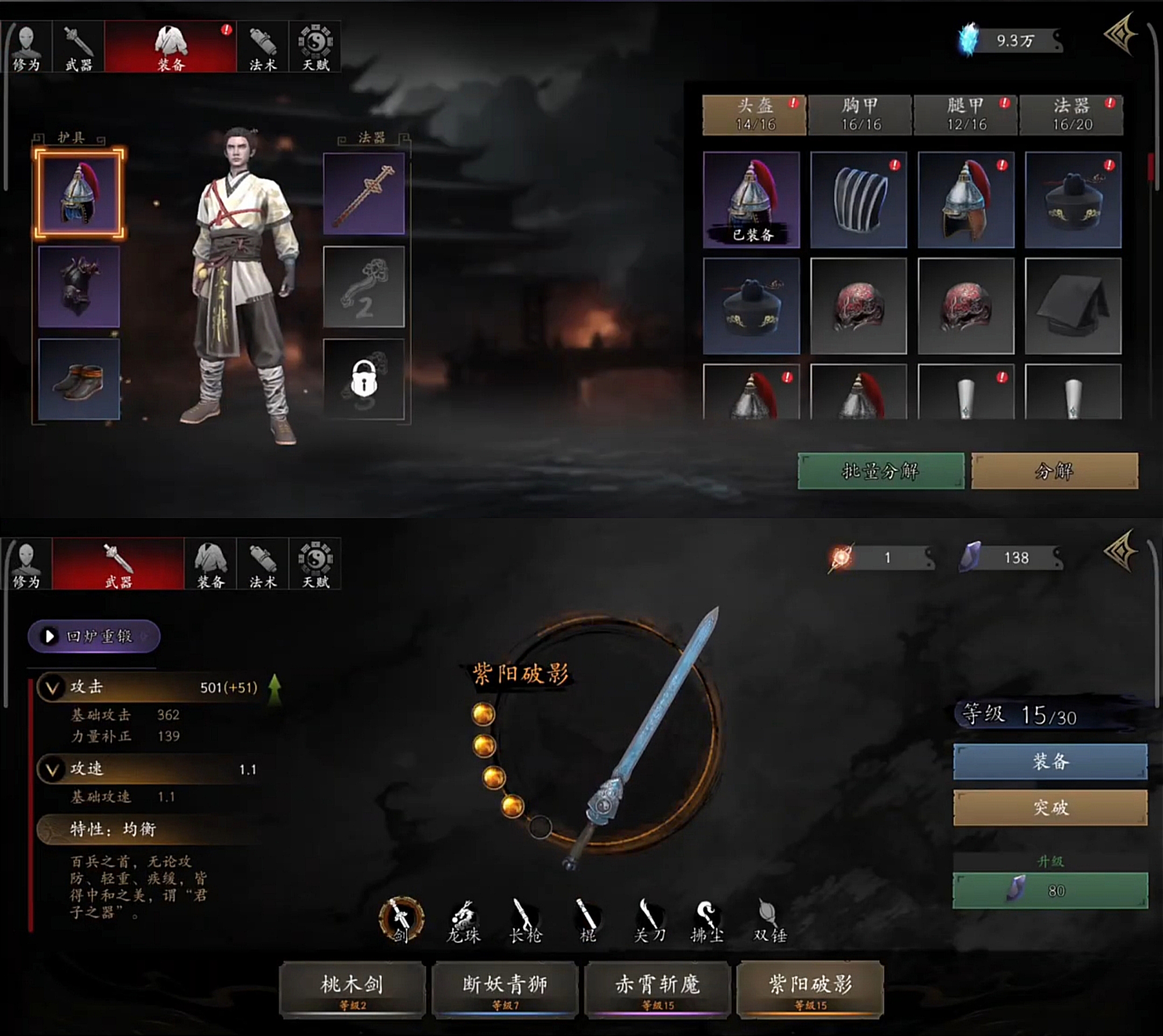Click the 批量分解 batch dismantle button
Image resolution: width=1163 pixels, height=1036 pixels.
(881, 471)
